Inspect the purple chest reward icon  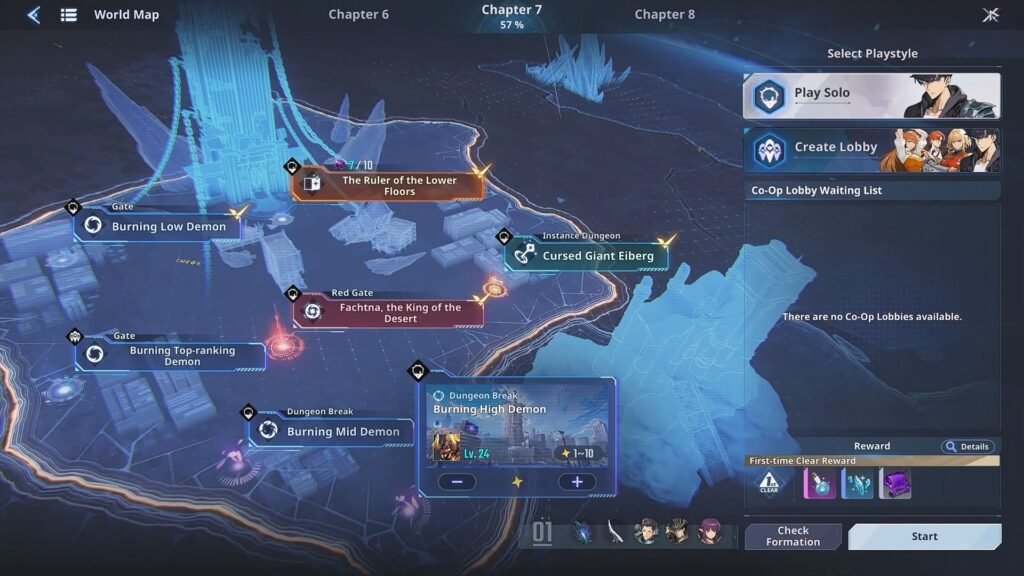pyautogui.click(x=895, y=484)
